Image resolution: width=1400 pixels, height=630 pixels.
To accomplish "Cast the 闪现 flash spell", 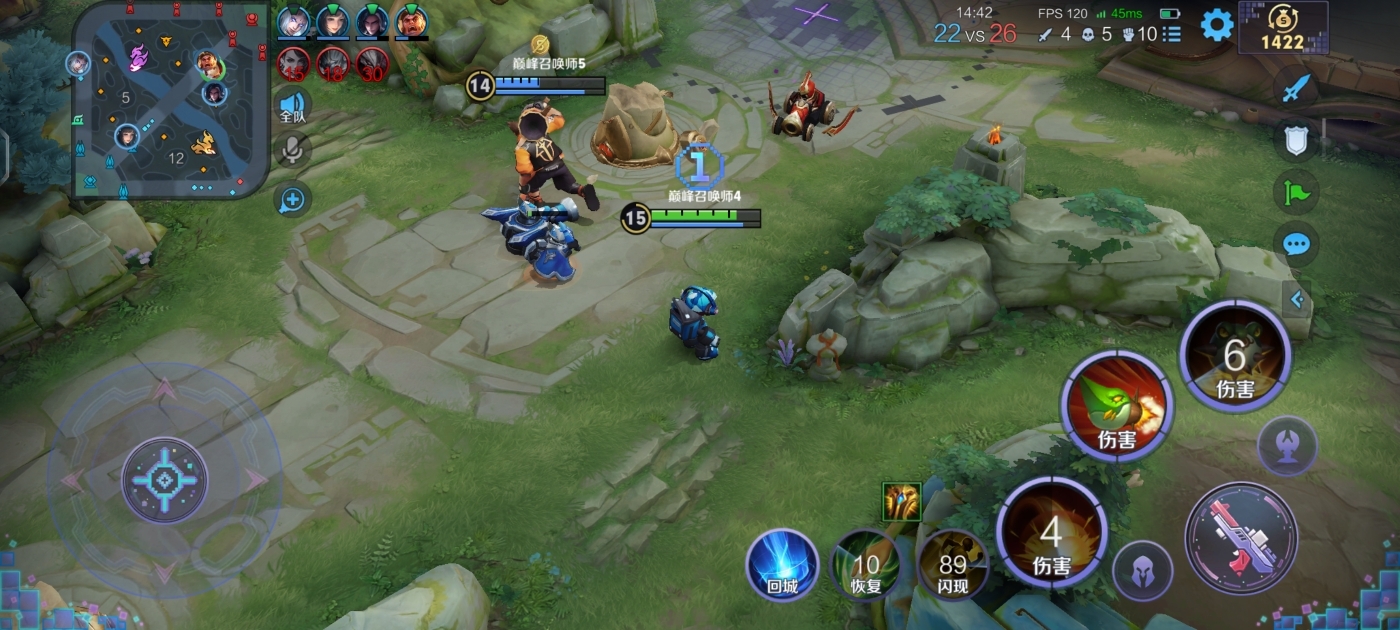I will [952, 566].
